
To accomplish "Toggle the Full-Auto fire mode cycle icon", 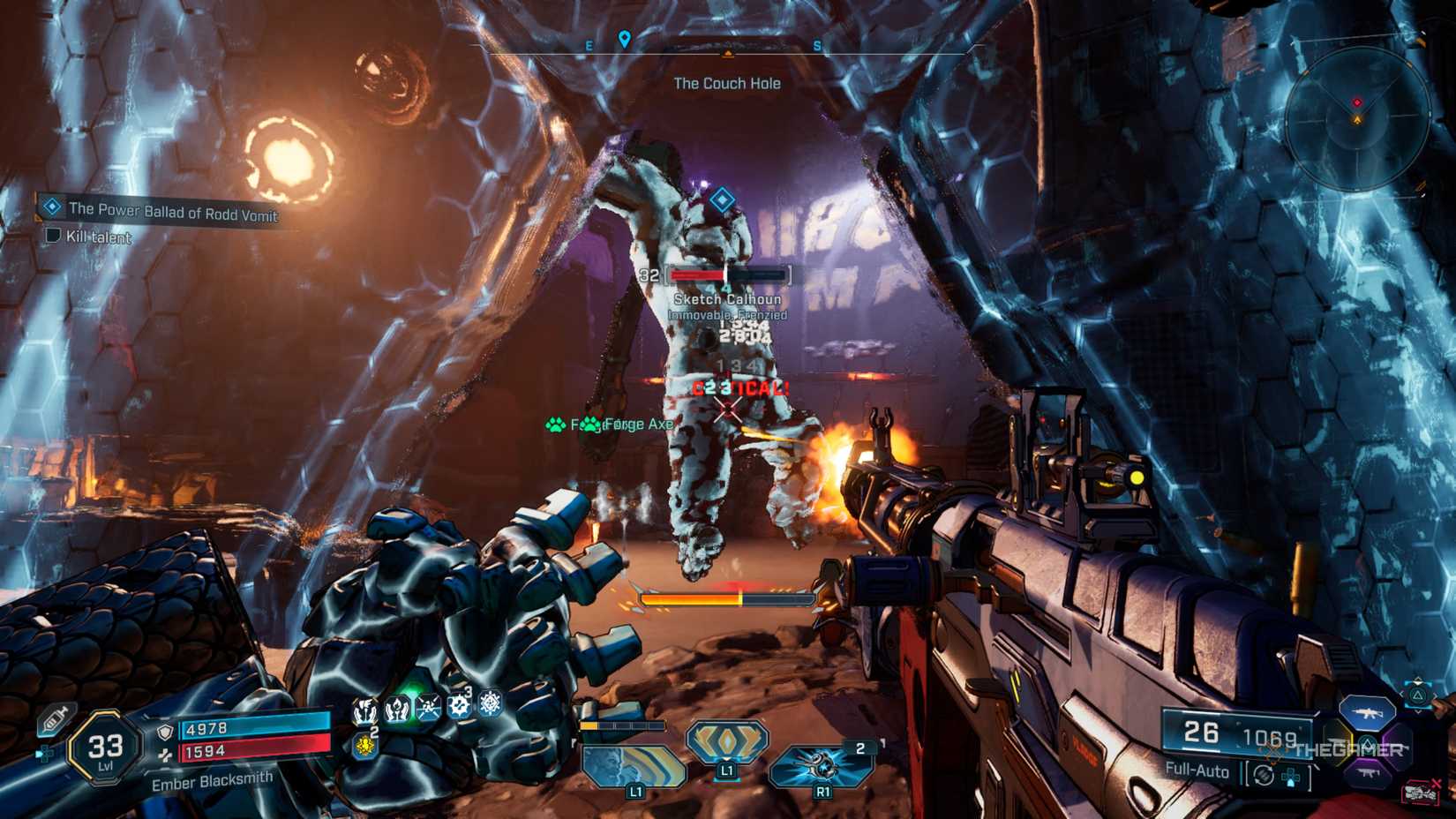I will pyautogui.click(x=1264, y=775).
